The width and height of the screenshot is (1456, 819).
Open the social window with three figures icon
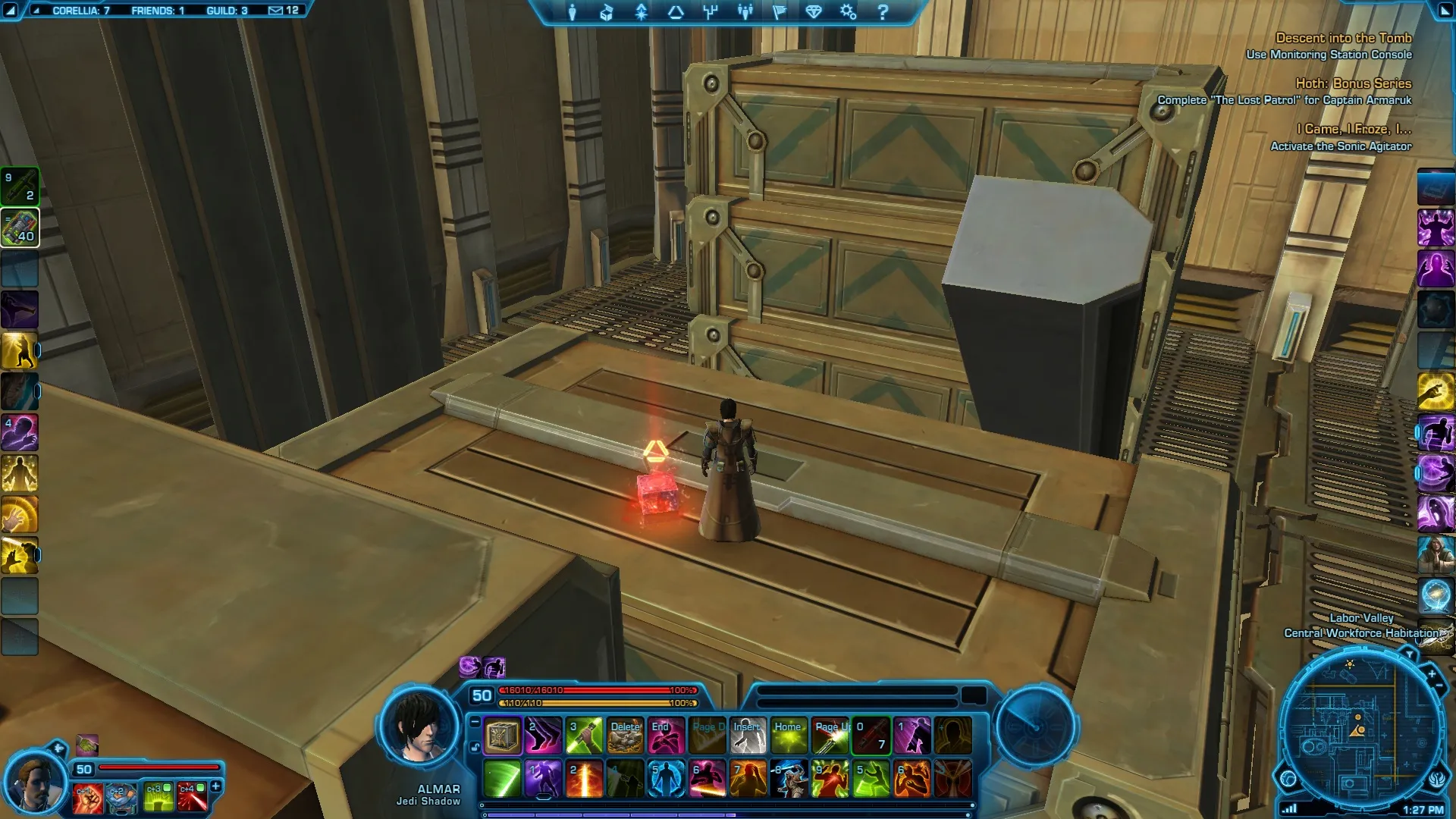click(745, 12)
